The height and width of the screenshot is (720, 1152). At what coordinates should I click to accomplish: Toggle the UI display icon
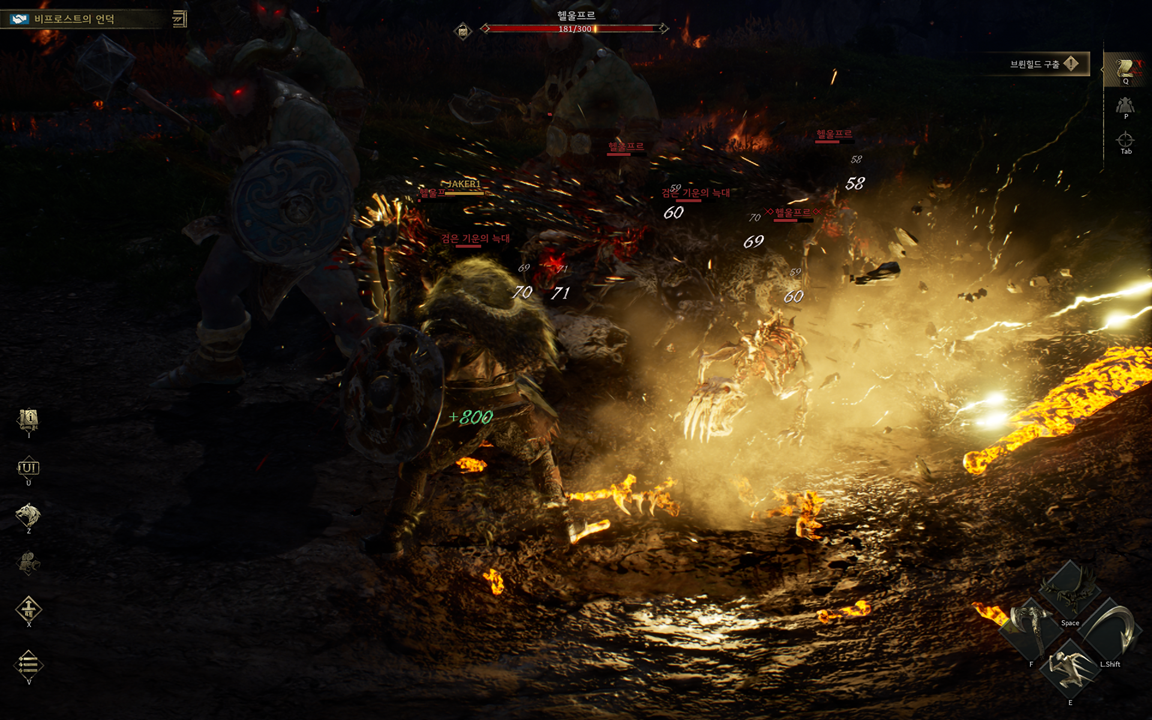pyautogui.click(x=29, y=467)
